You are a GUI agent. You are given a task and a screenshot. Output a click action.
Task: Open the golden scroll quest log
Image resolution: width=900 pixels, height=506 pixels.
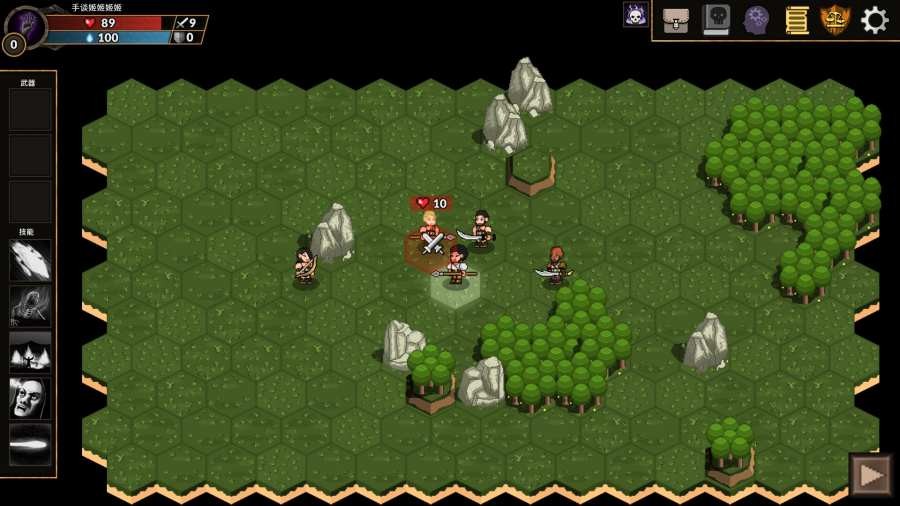[x=796, y=20]
